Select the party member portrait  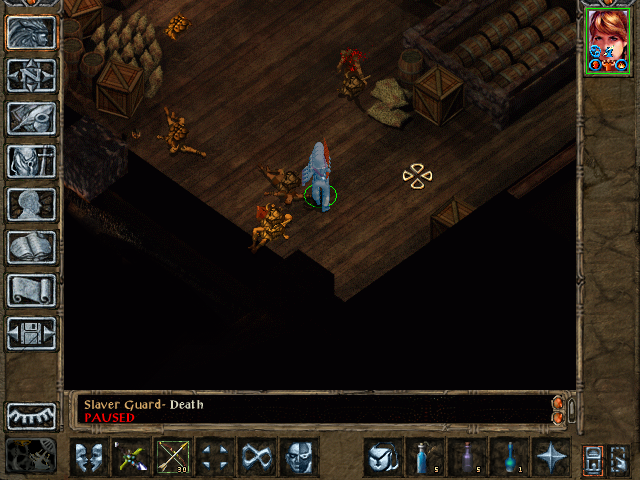click(608, 41)
